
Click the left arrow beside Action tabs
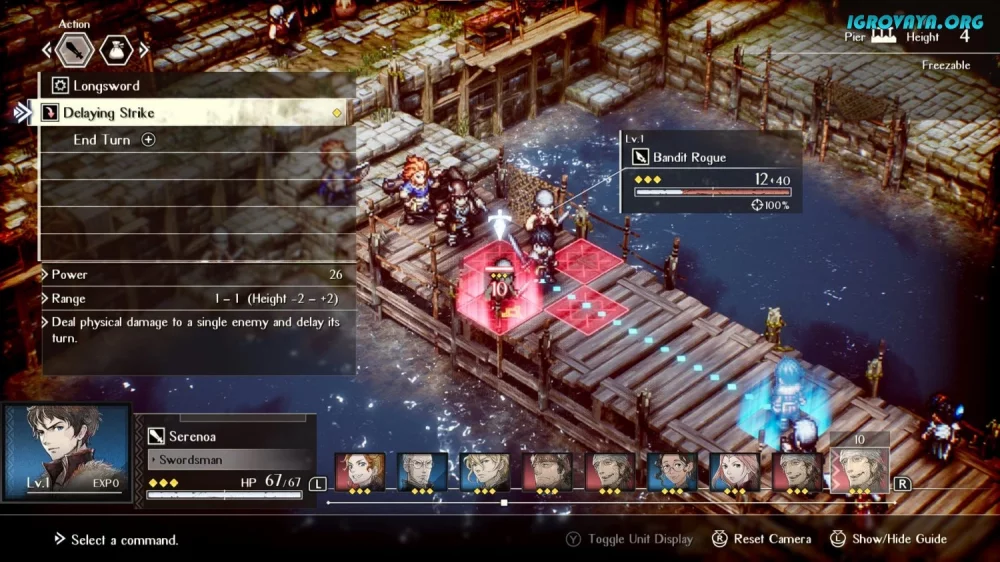click(x=46, y=49)
